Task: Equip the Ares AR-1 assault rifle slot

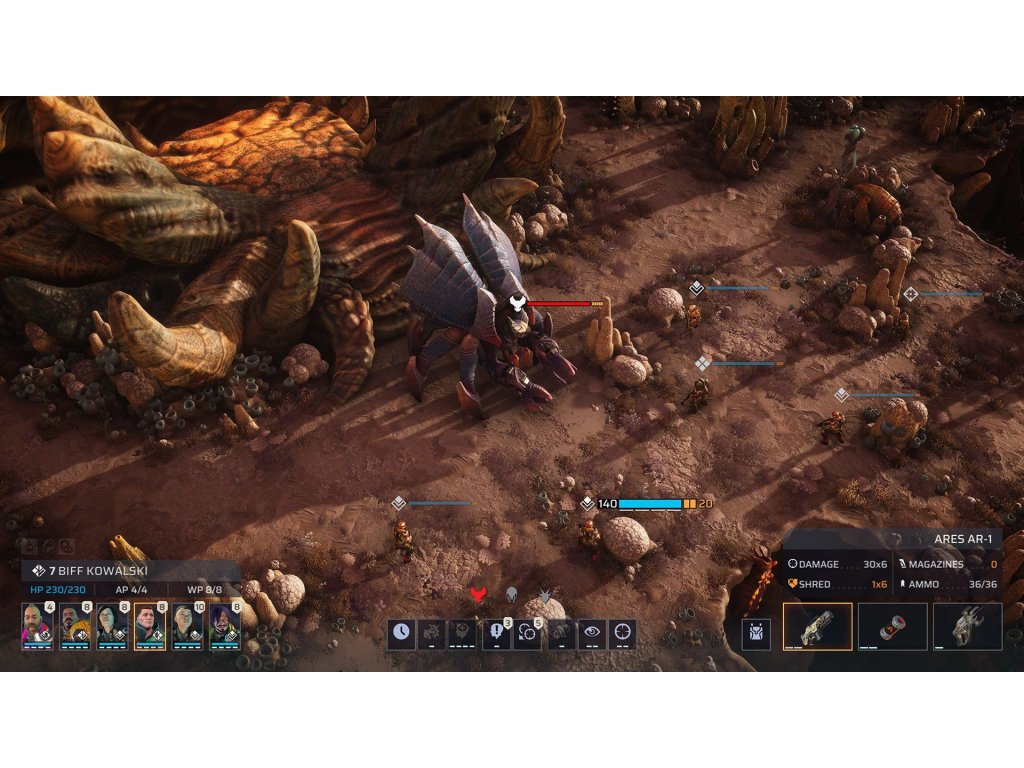Action: pyautogui.click(x=818, y=627)
